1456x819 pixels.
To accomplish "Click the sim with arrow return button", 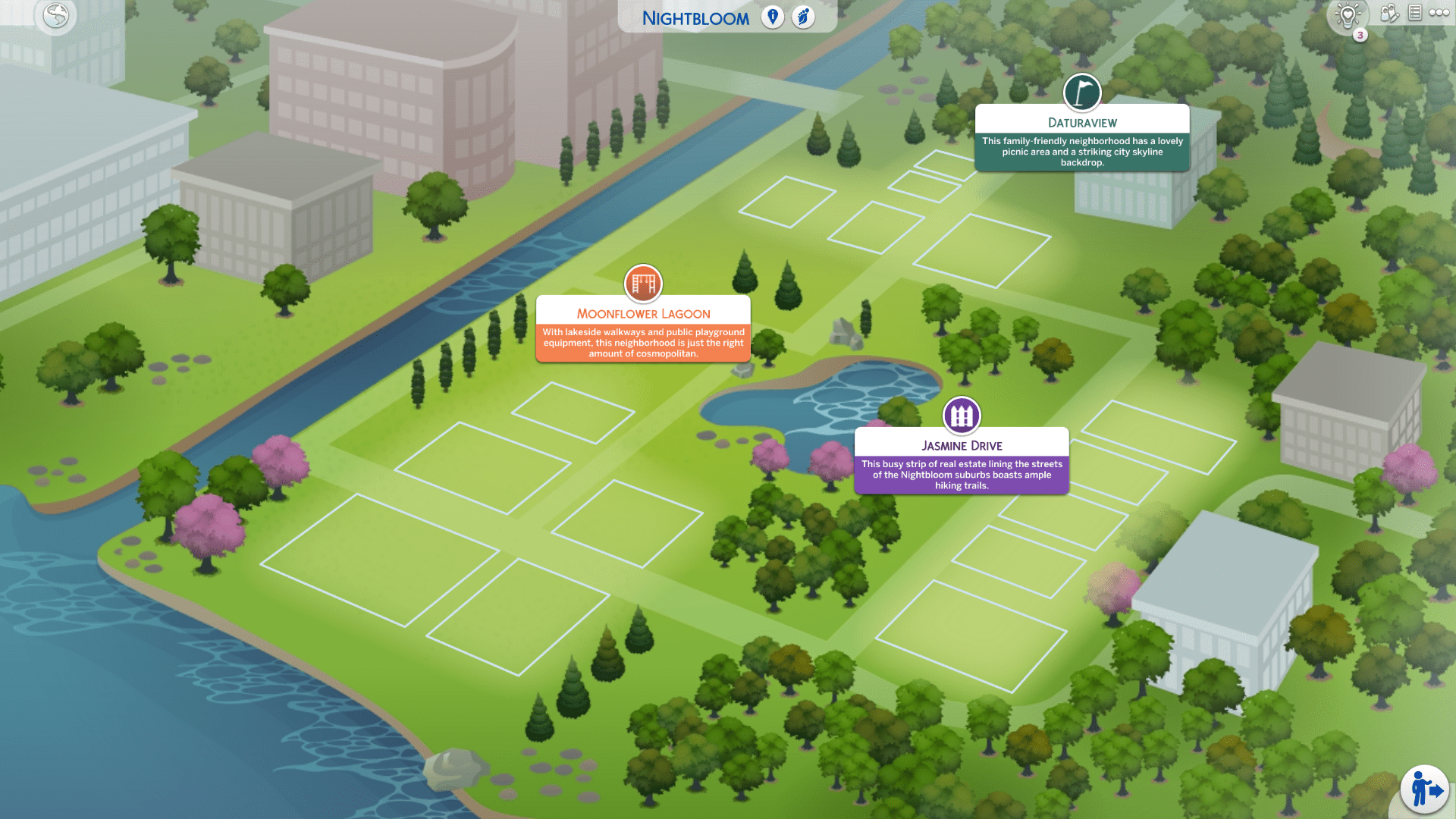I will tap(1425, 790).
